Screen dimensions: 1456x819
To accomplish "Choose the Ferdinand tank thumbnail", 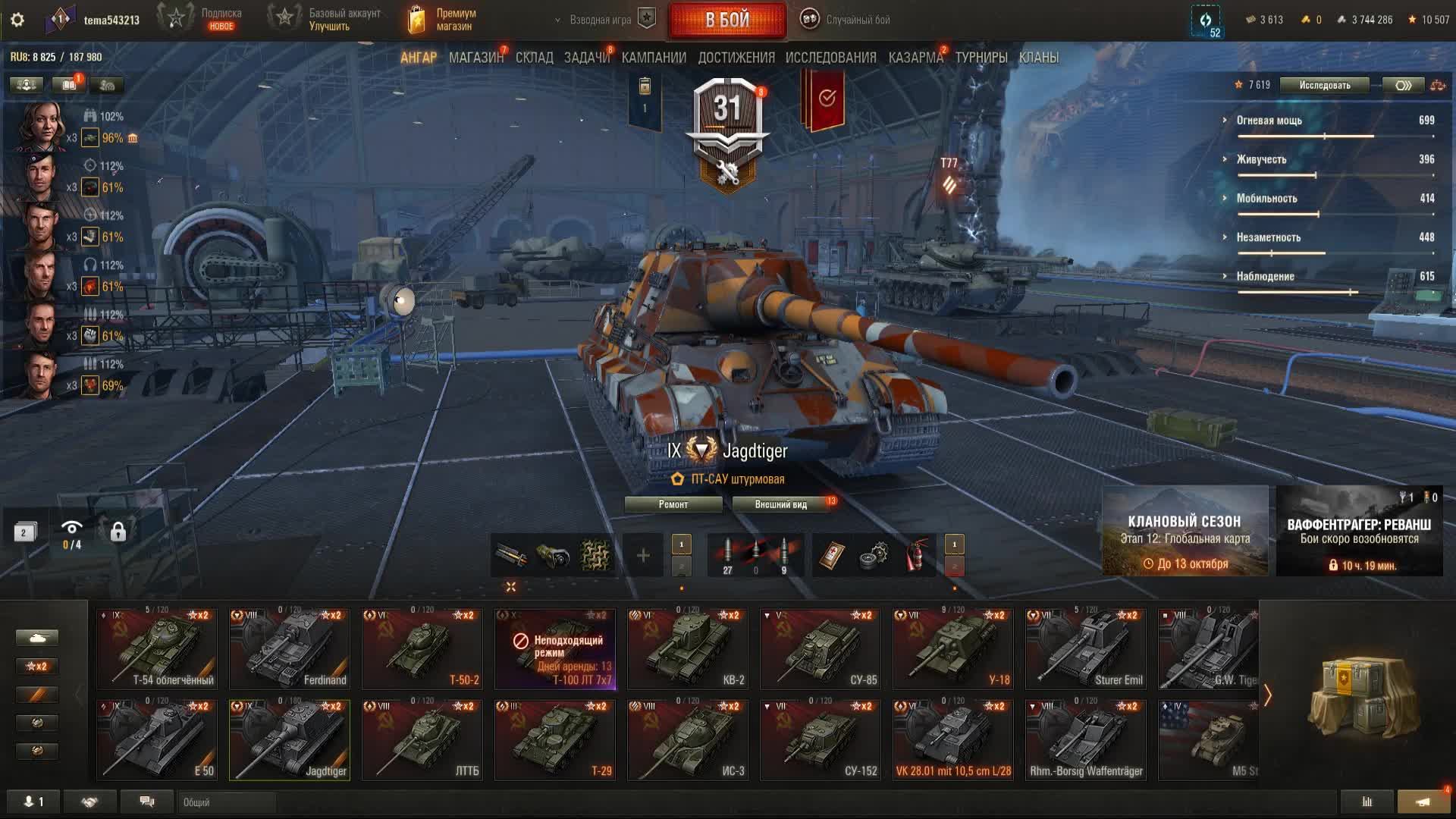I will coord(290,648).
